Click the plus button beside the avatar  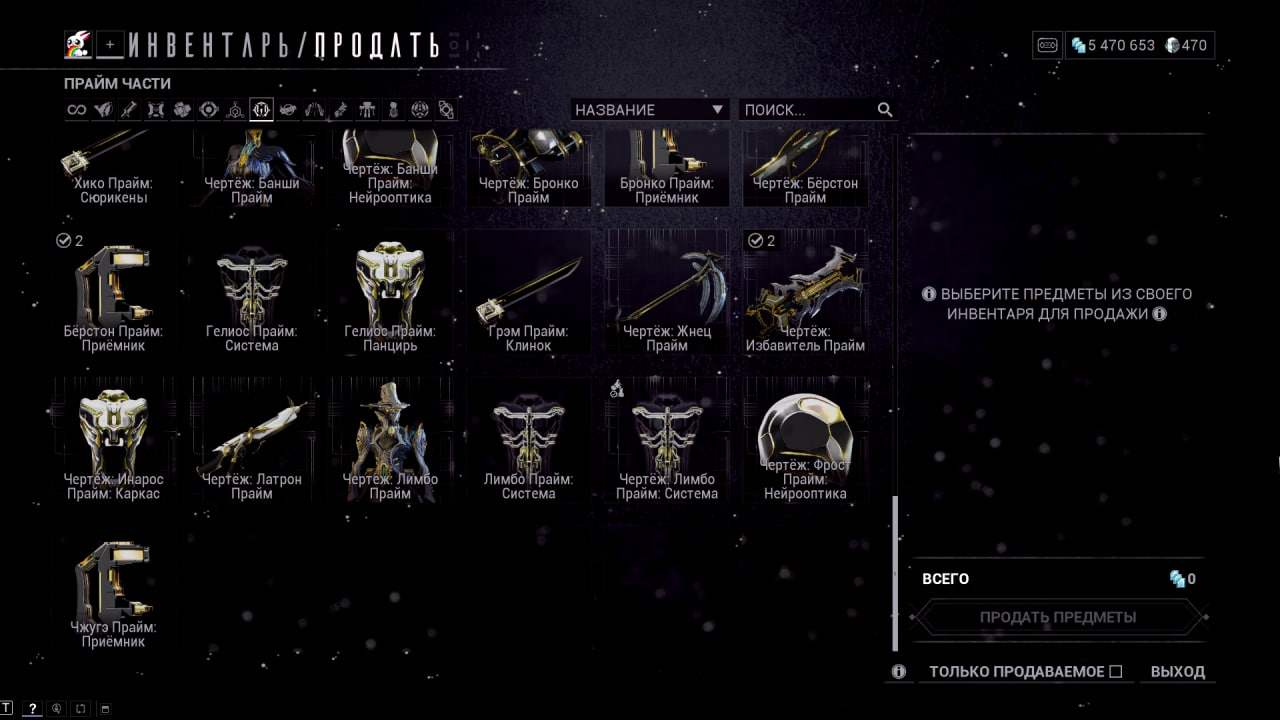110,45
